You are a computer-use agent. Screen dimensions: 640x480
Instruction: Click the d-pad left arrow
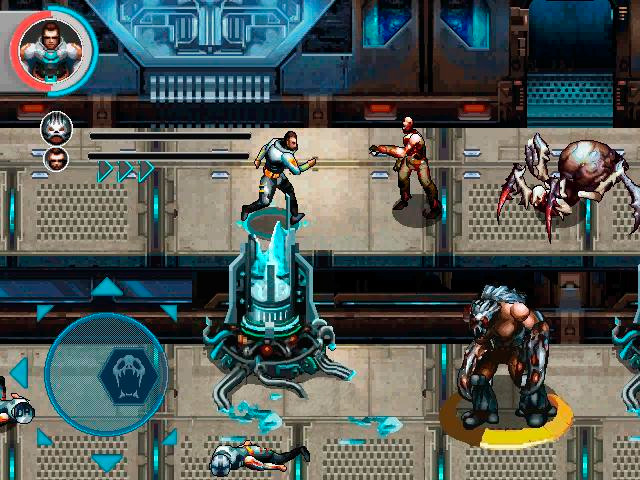pos(19,374)
